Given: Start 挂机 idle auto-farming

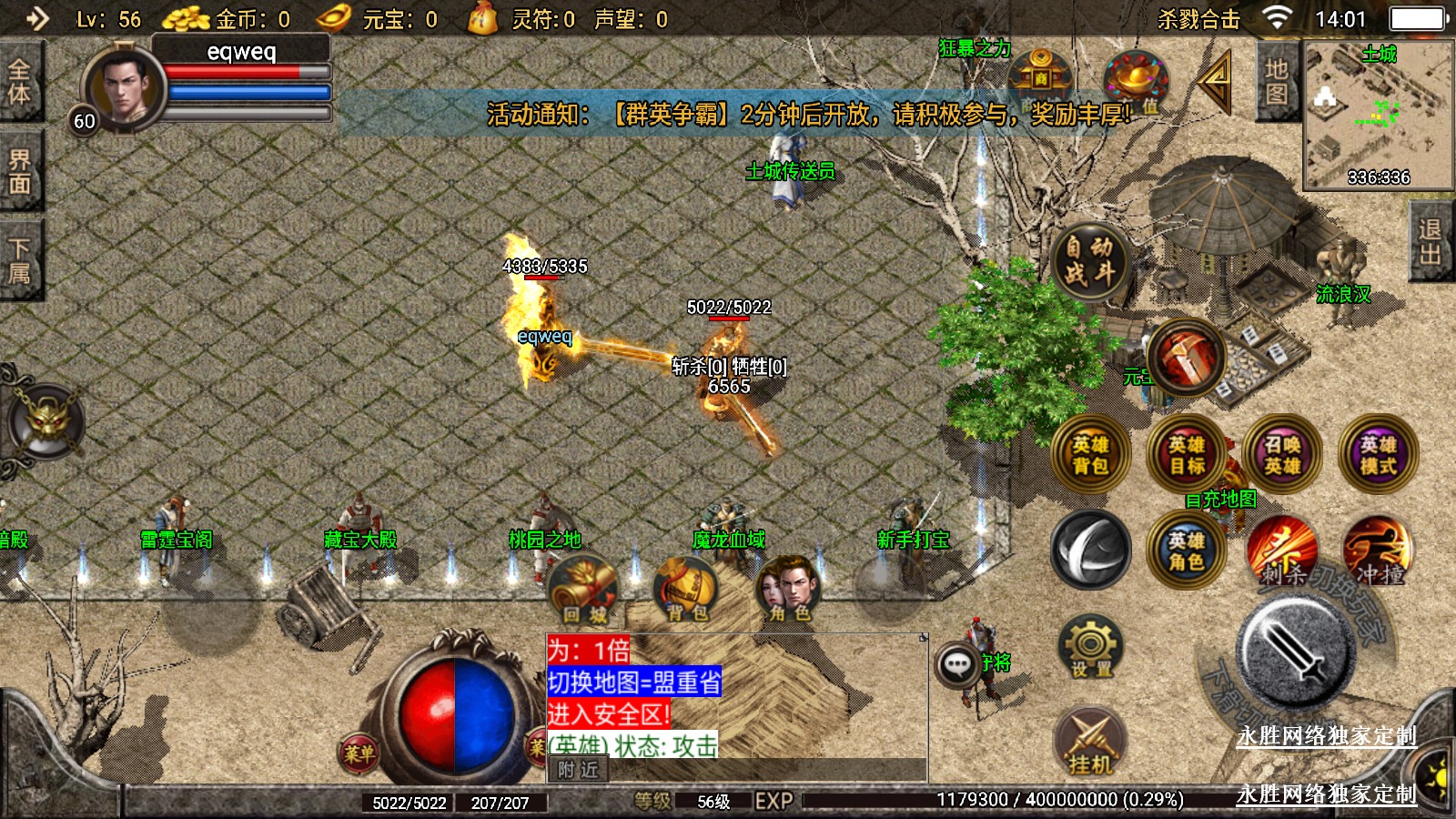Looking at the screenshot, I should tap(1090, 742).
